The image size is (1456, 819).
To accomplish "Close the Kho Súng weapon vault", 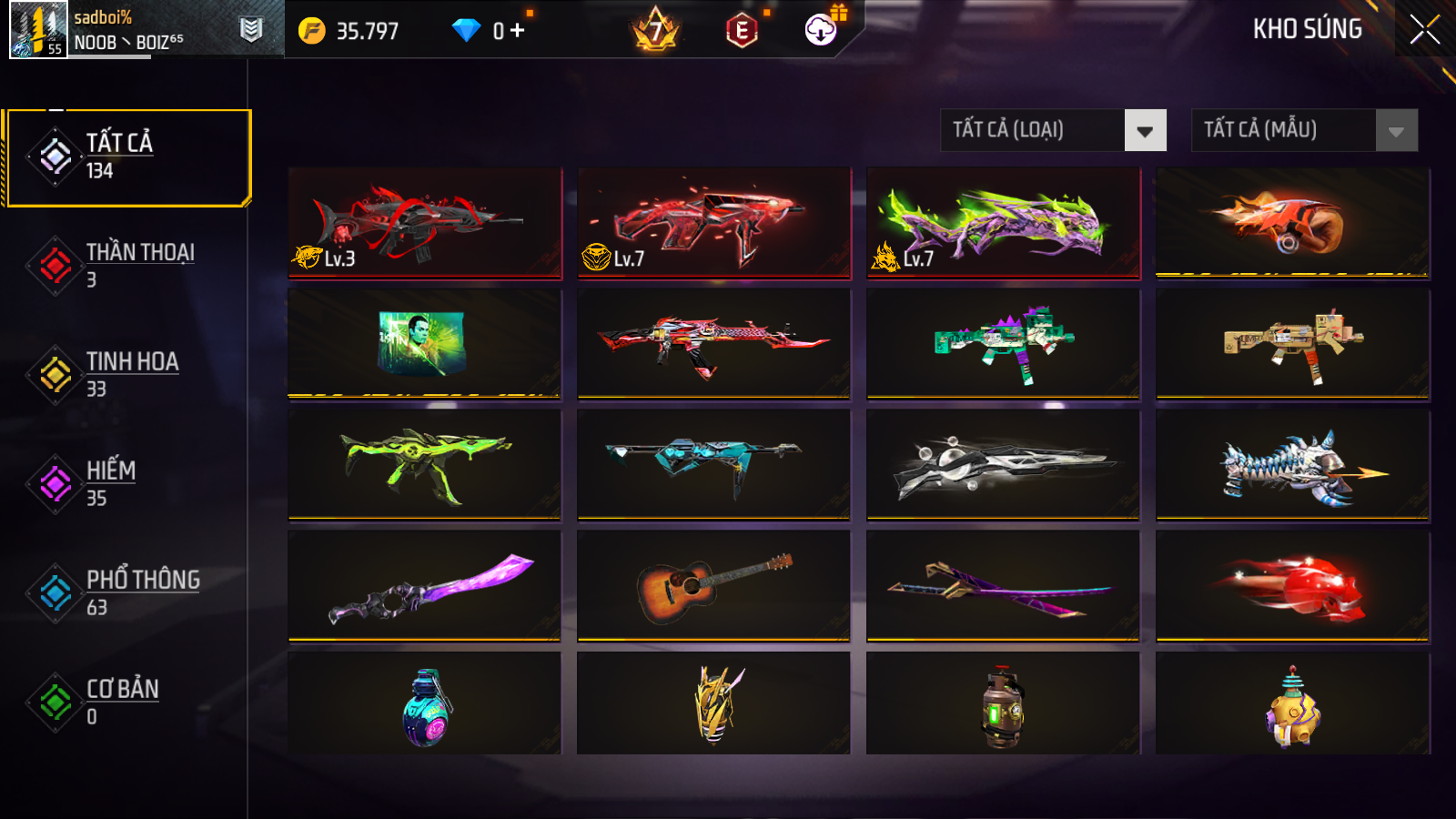I will coord(1424,30).
